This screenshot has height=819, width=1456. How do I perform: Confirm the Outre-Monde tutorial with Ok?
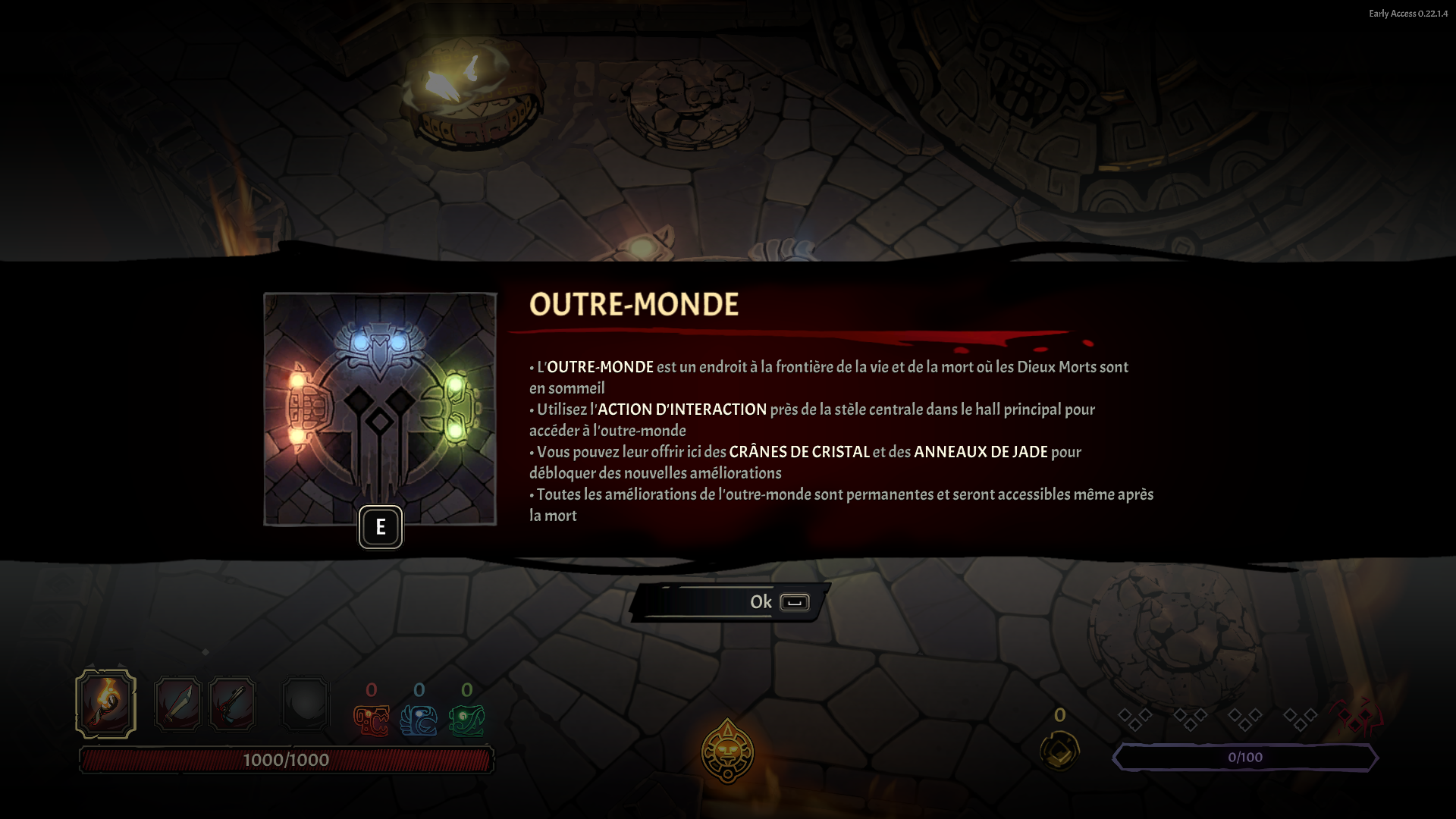point(730,602)
